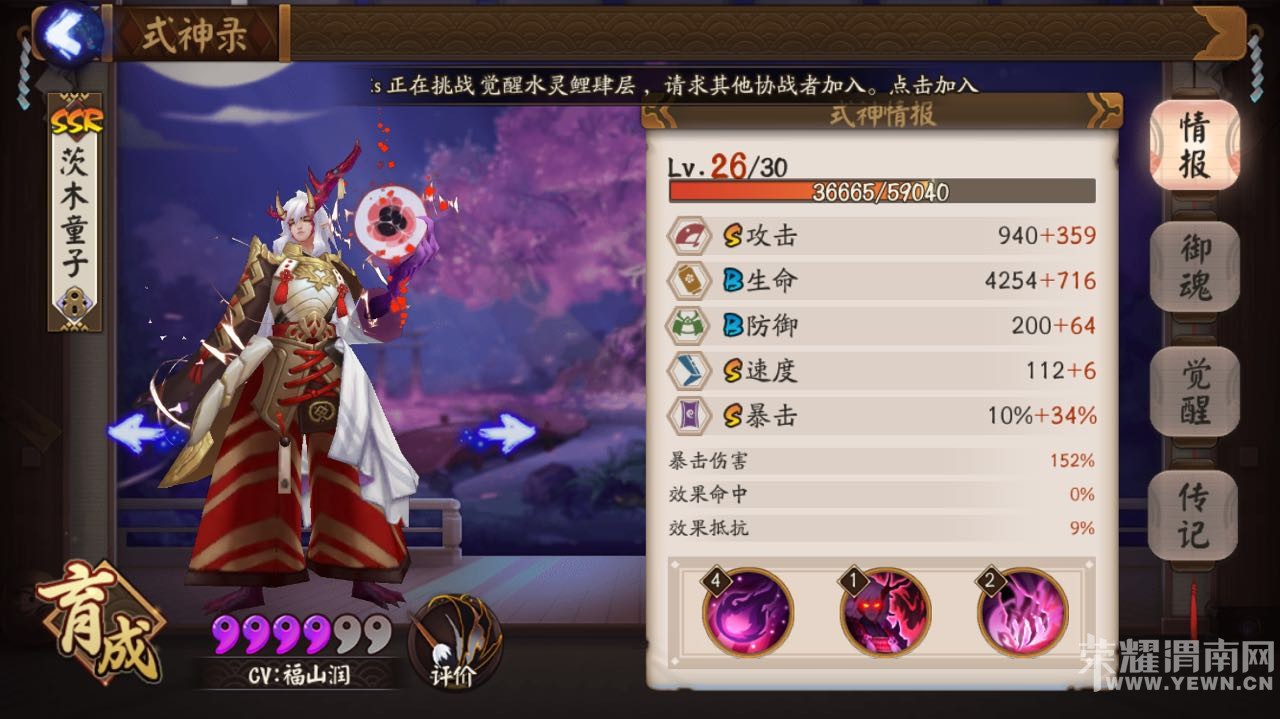This screenshot has width=1280, height=719.
Task: Select the 速度 speed stat row
Action: click(x=882, y=371)
